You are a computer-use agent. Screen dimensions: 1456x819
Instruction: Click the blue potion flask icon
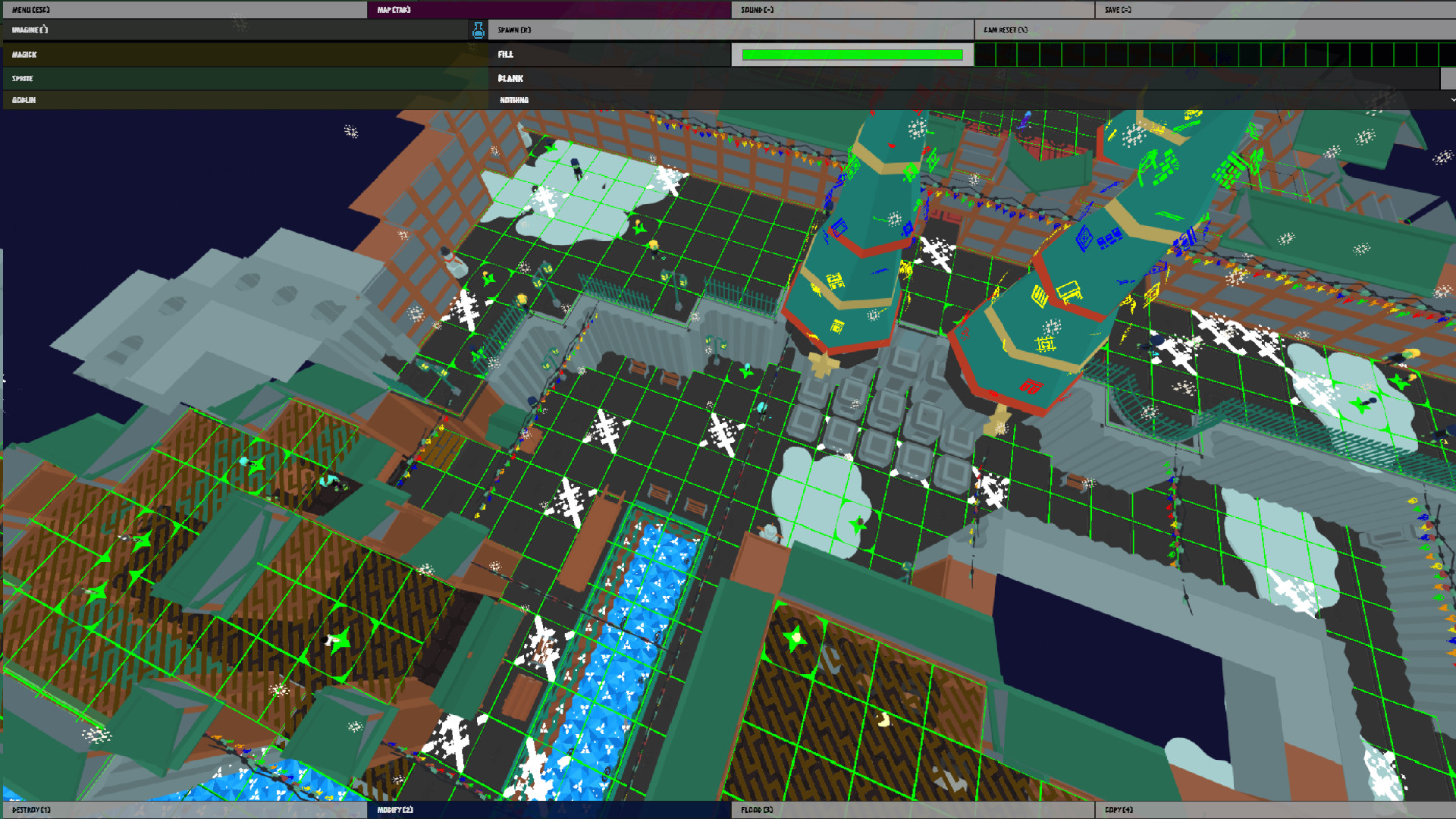tap(479, 30)
